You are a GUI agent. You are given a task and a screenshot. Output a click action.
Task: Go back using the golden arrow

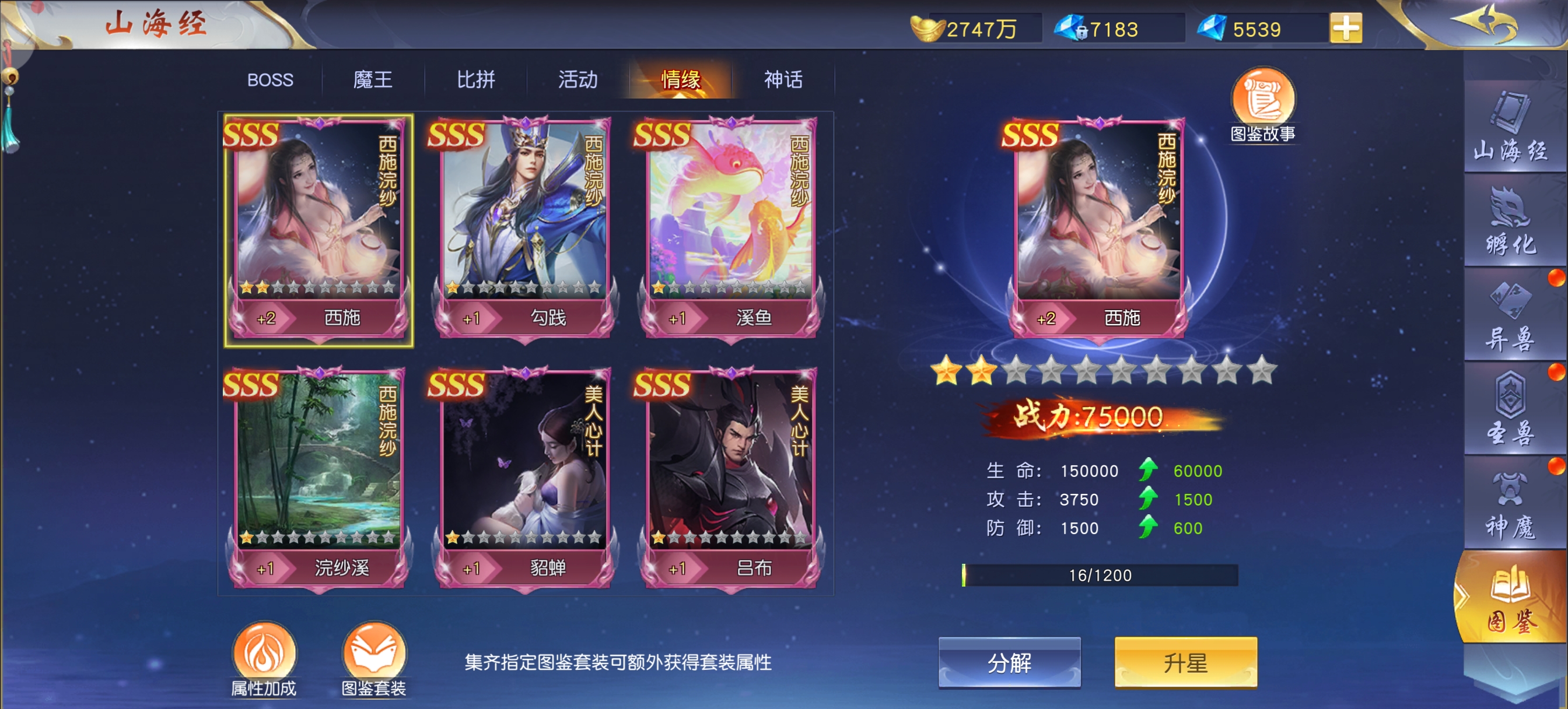[x=1484, y=23]
